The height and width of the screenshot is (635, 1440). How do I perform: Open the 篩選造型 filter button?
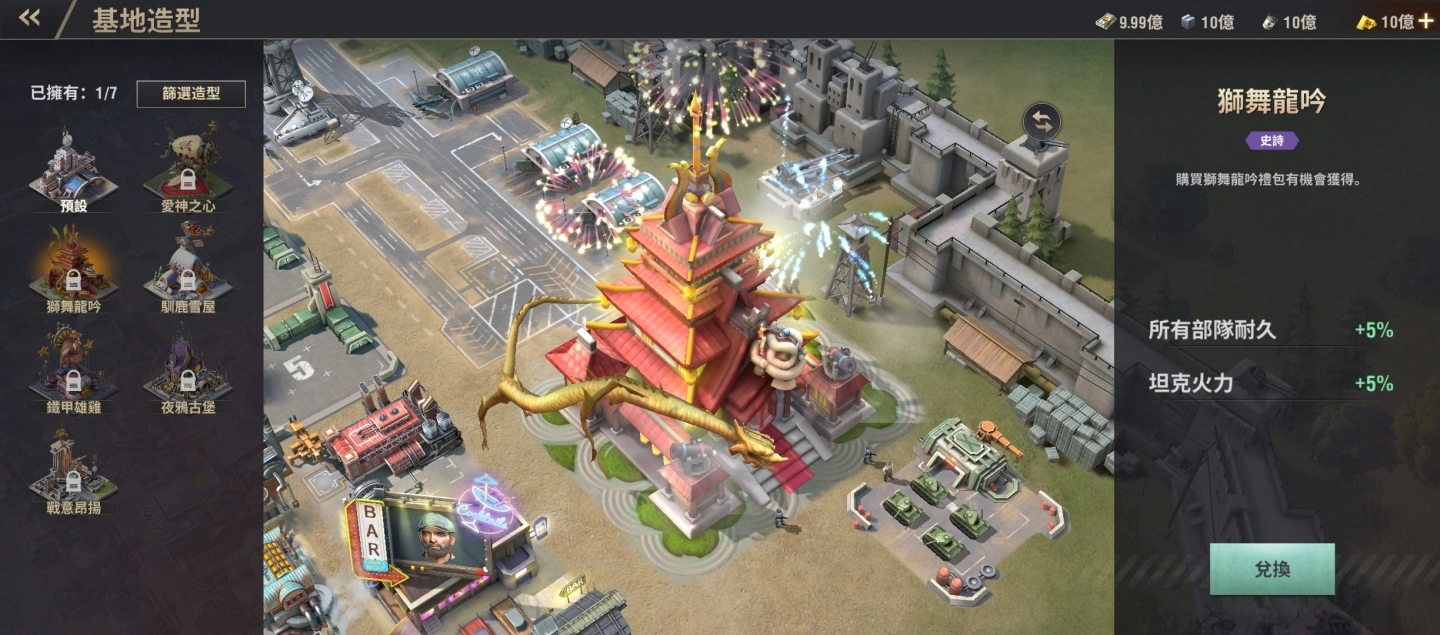coord(191,94)
